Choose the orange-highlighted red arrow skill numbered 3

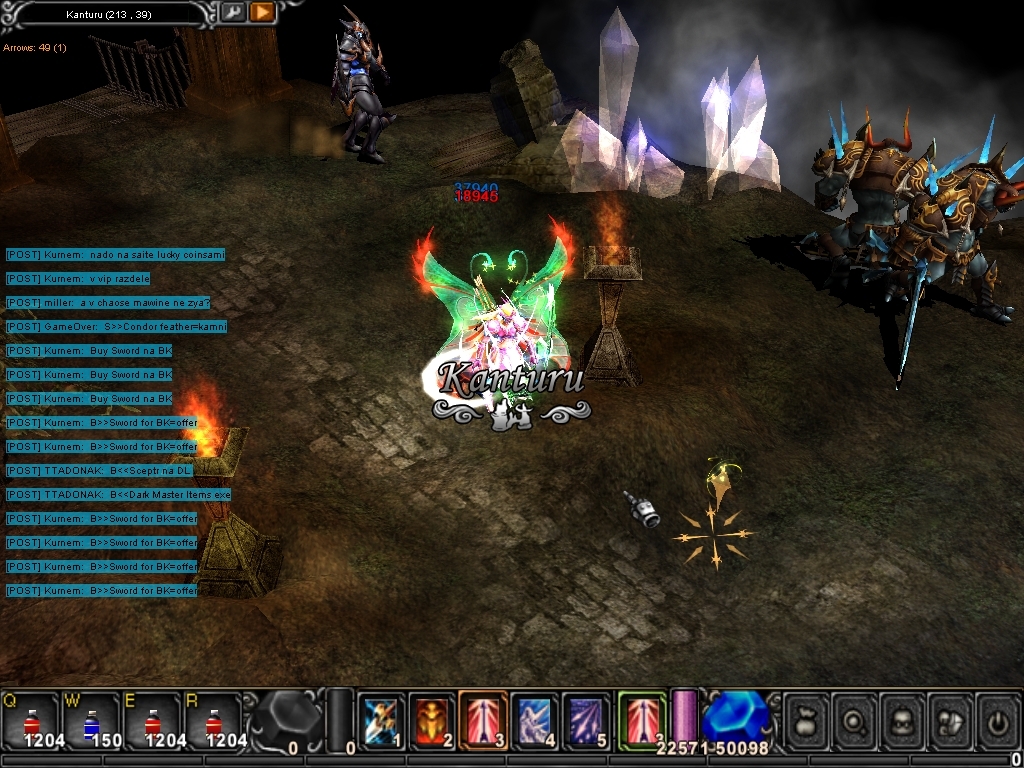484,720
